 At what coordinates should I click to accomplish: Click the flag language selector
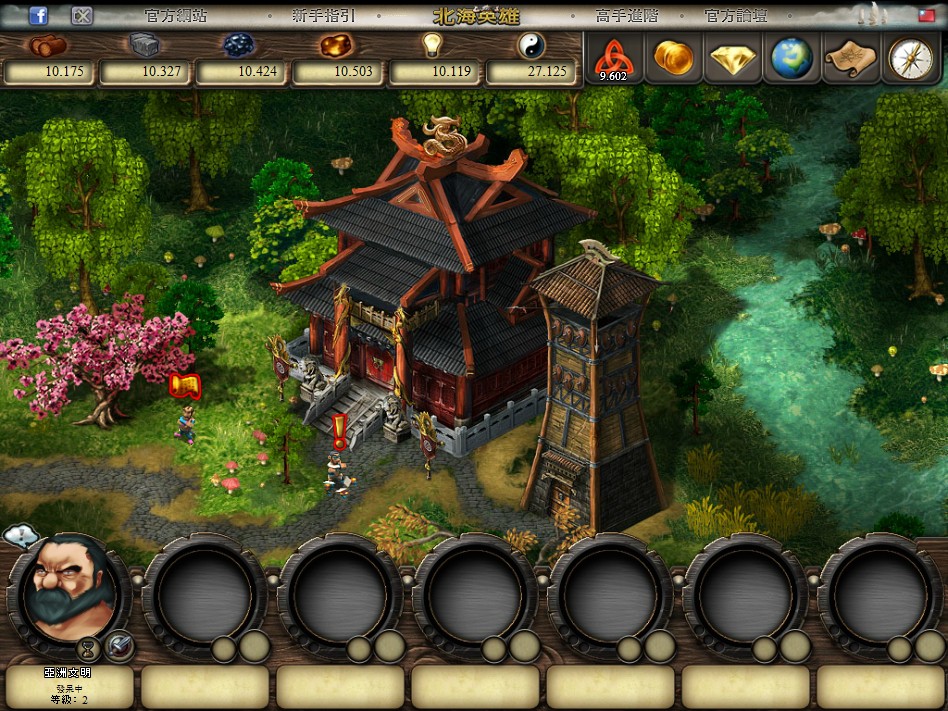click(928, 15)
